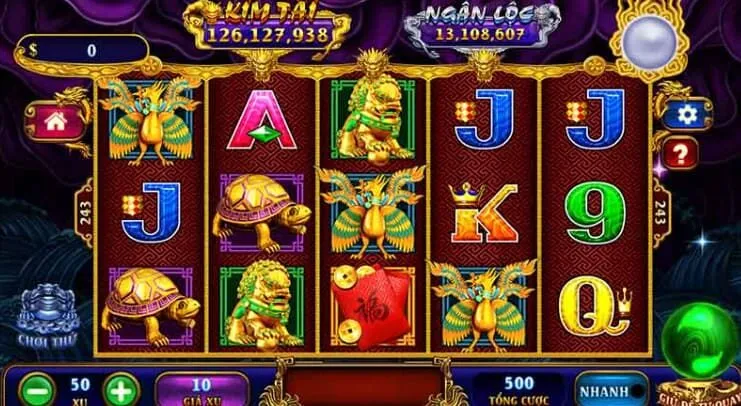Toggle the NHANH fast spin switch
741x406 pixels.
611,389
